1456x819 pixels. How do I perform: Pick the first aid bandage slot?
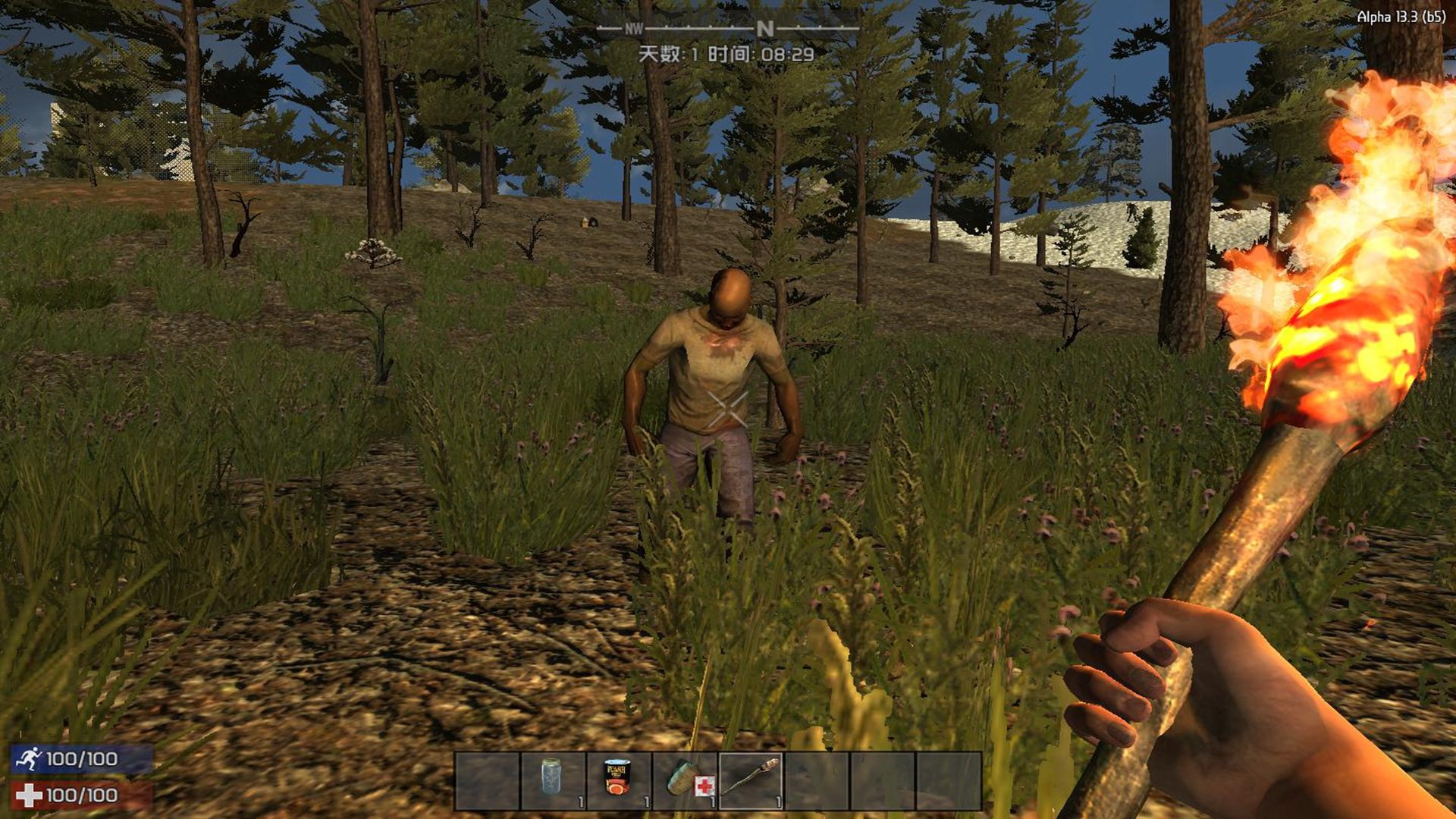[x=685, y=780]
